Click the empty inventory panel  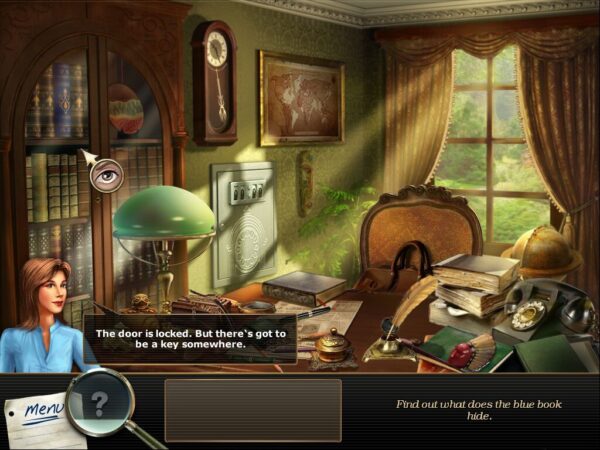pyautogui.click(x=252, y=409)
